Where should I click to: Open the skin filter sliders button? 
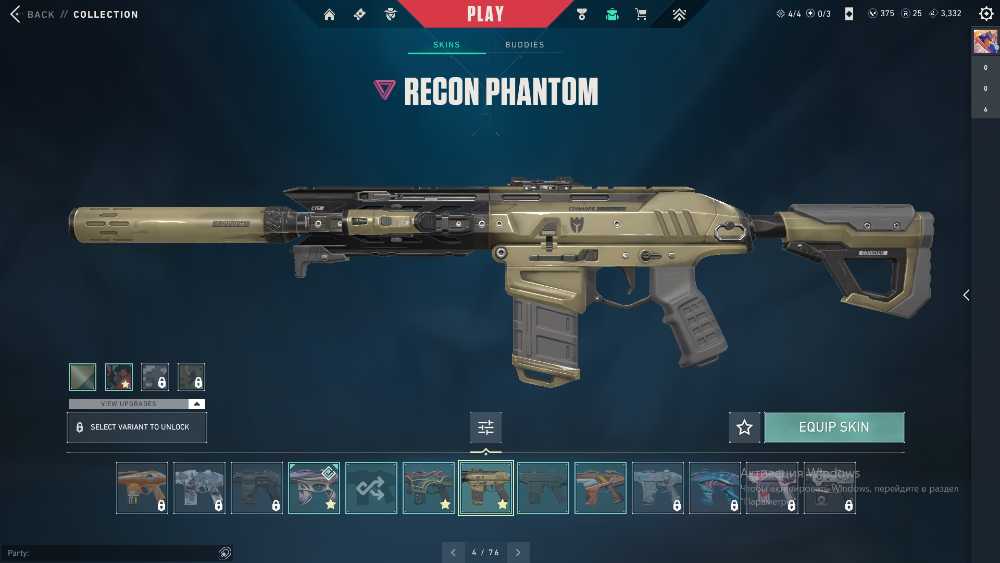[x=486, y=427]
